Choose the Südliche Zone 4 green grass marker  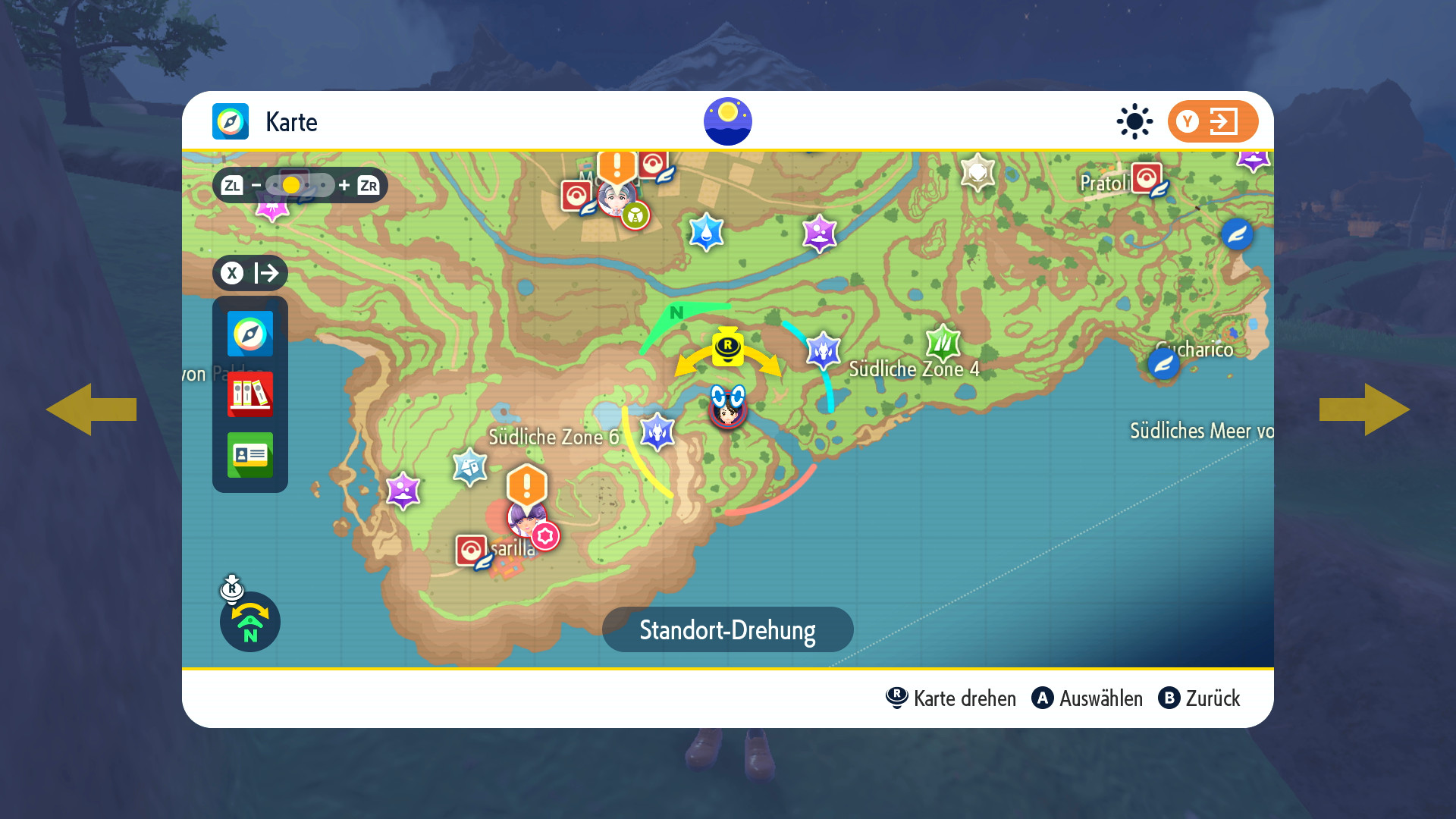point(943,343)
